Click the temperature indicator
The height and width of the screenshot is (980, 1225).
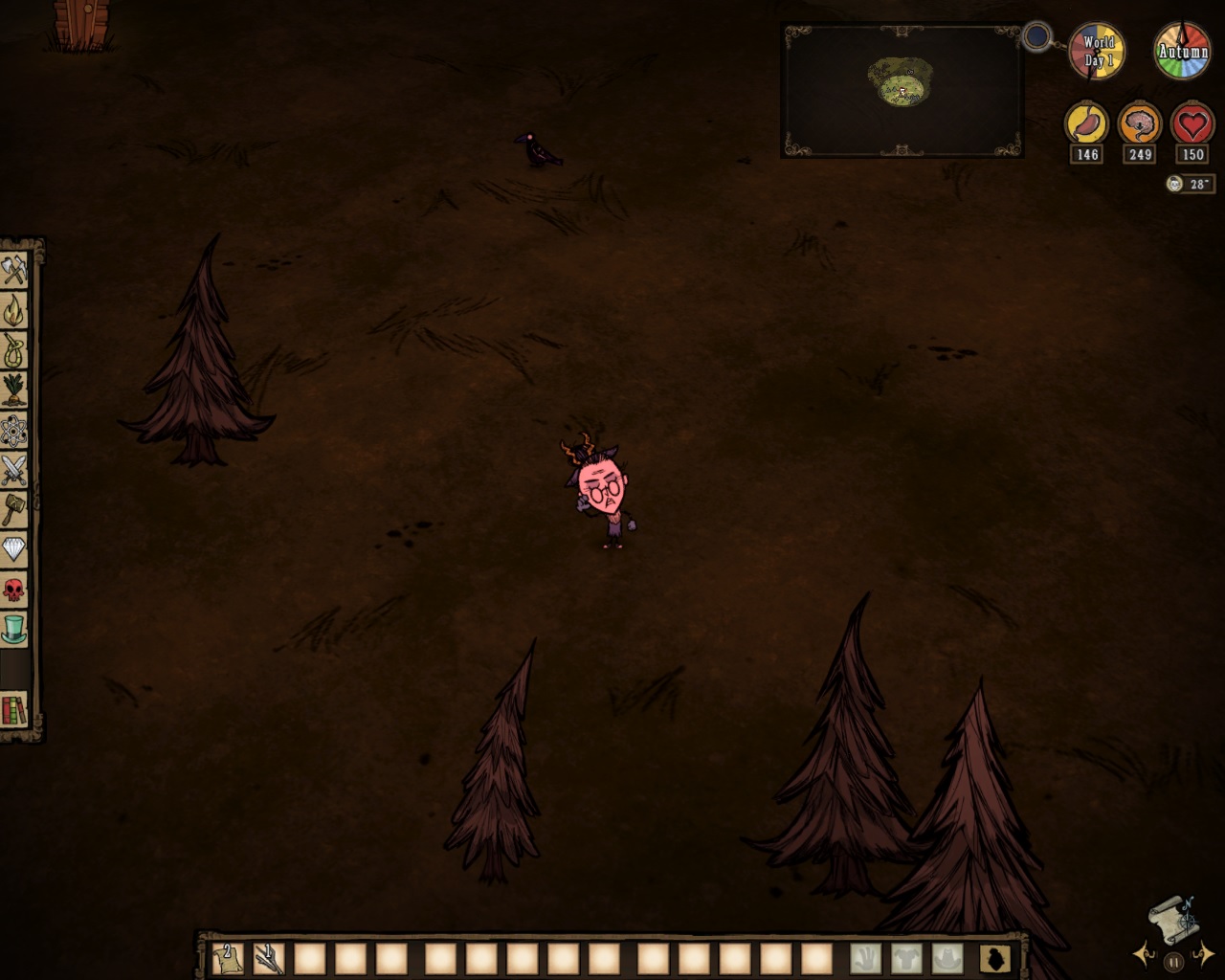coord(1190,185)
